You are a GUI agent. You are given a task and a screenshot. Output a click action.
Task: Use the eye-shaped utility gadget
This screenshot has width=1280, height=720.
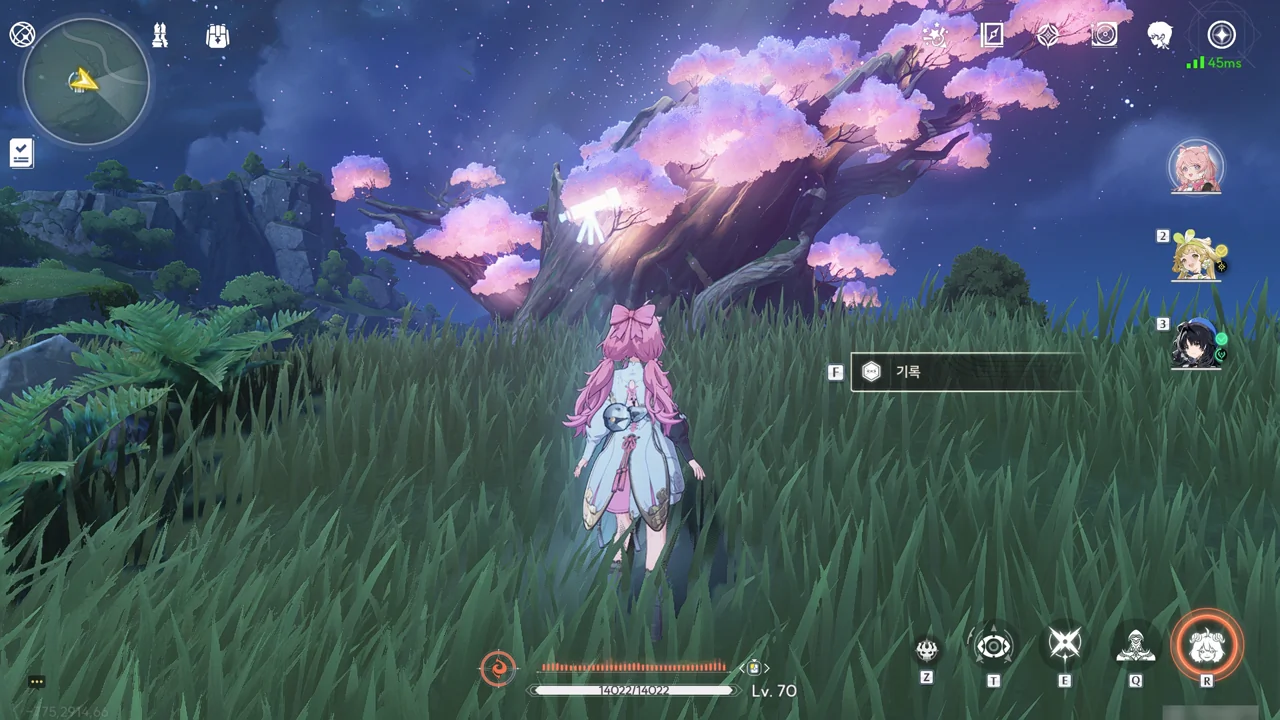[x=993, y=647]
